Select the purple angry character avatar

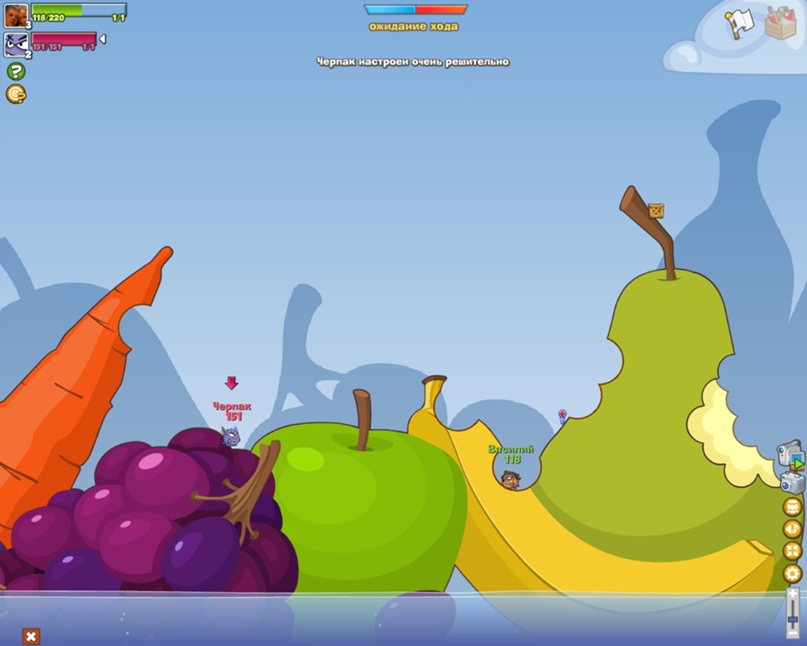pos(16,43)
